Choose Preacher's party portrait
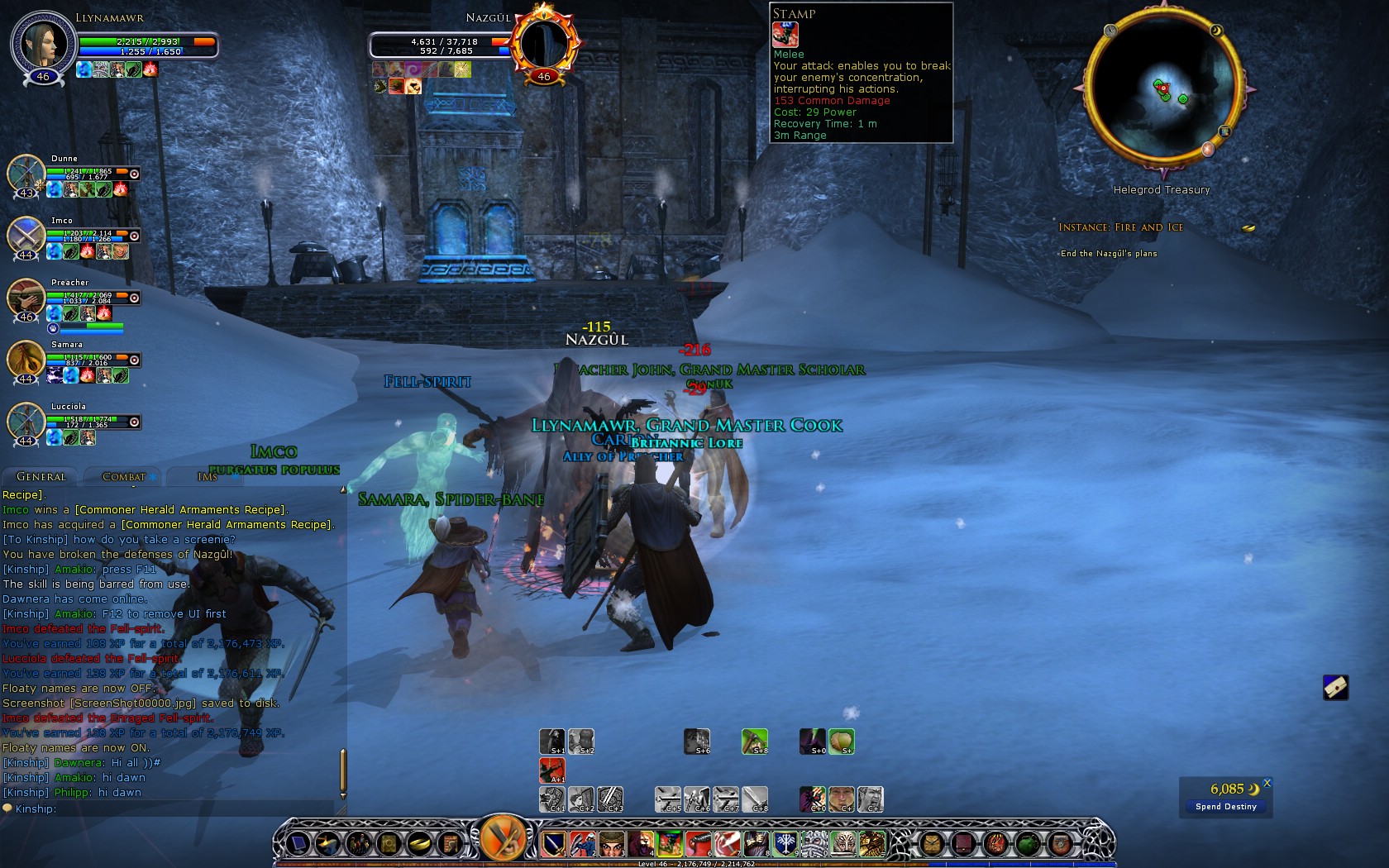1389x868 pixels. pyautogui.click(x=26, y=298)
